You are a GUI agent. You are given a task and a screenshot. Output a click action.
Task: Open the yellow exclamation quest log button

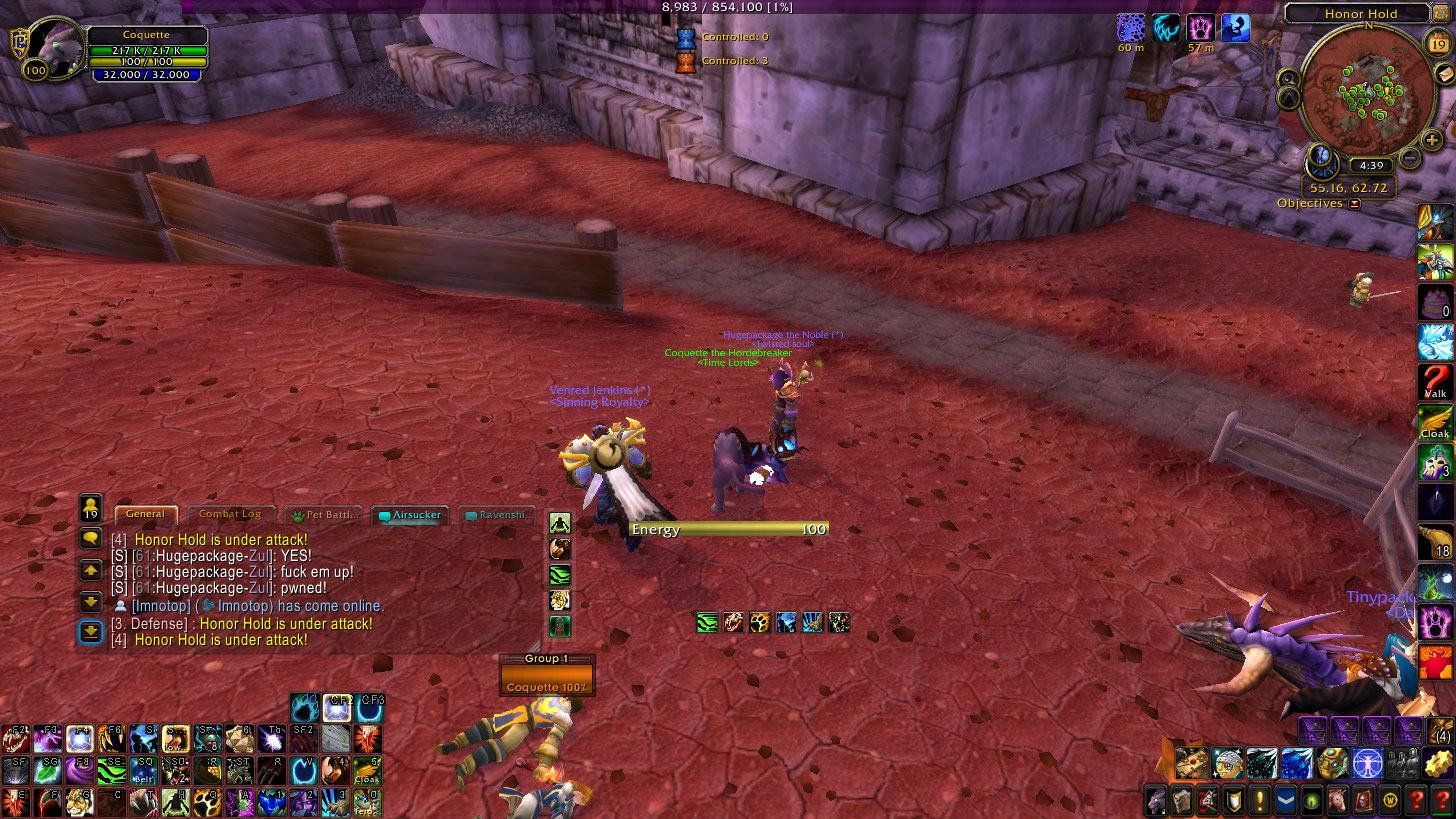point(1258,800)
